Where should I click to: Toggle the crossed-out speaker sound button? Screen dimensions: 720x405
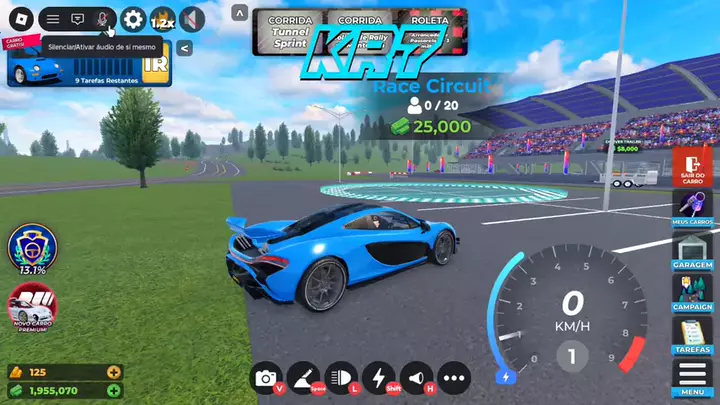(x=191, y=19)
